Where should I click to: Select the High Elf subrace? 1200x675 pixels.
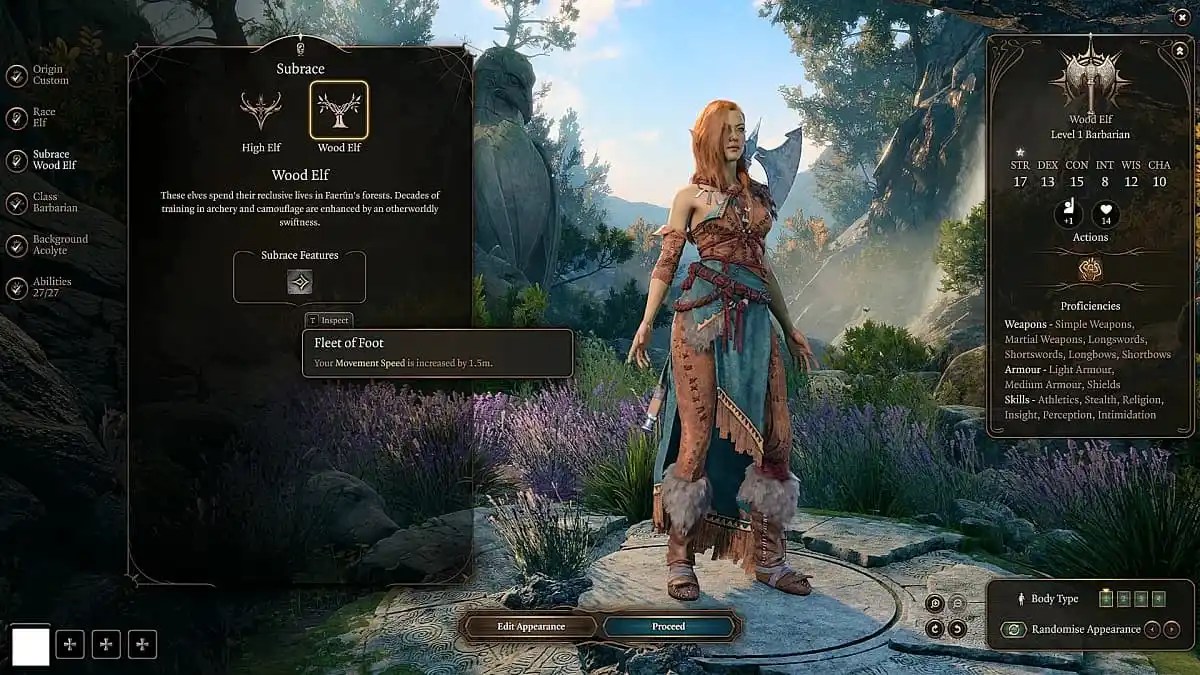pos(261,112)
